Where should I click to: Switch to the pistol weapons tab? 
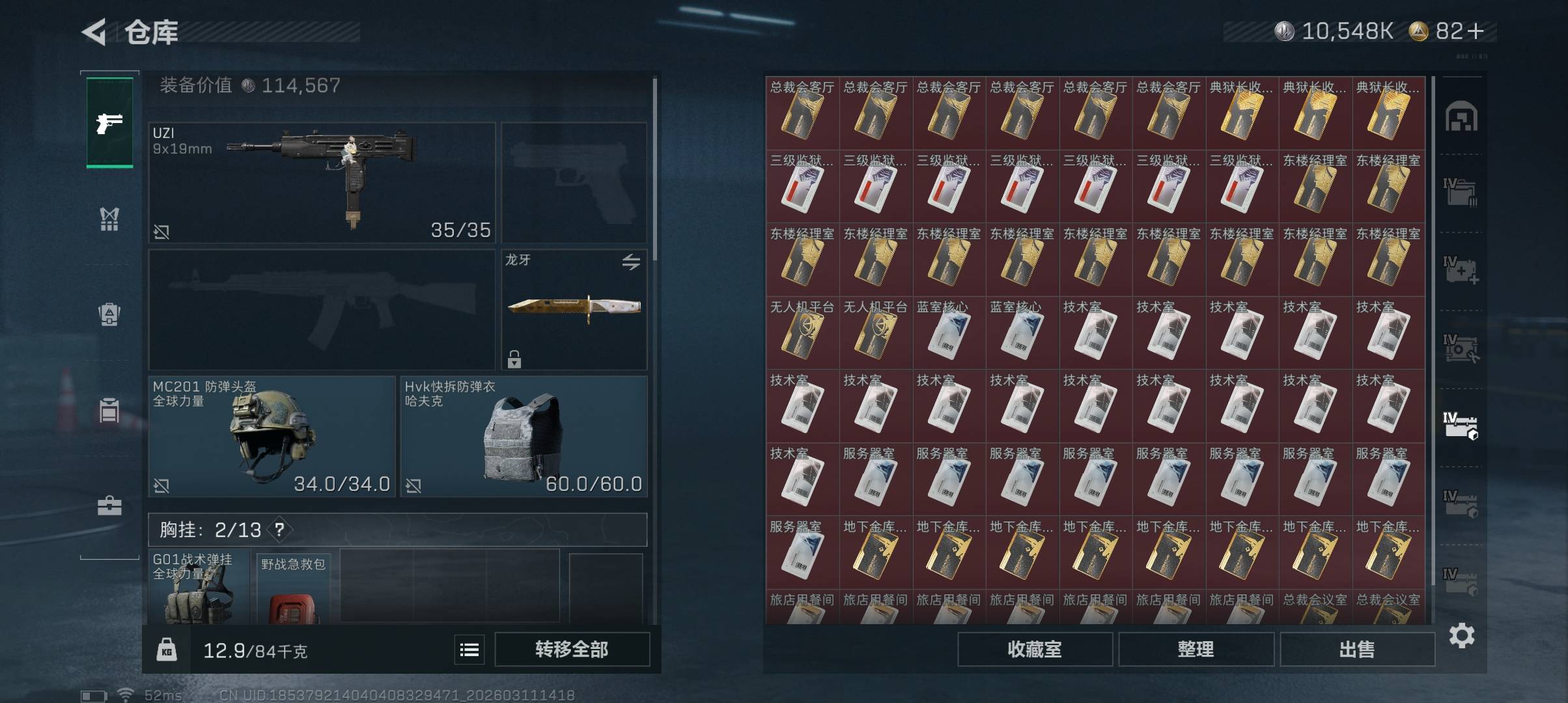tap(109, 122)
